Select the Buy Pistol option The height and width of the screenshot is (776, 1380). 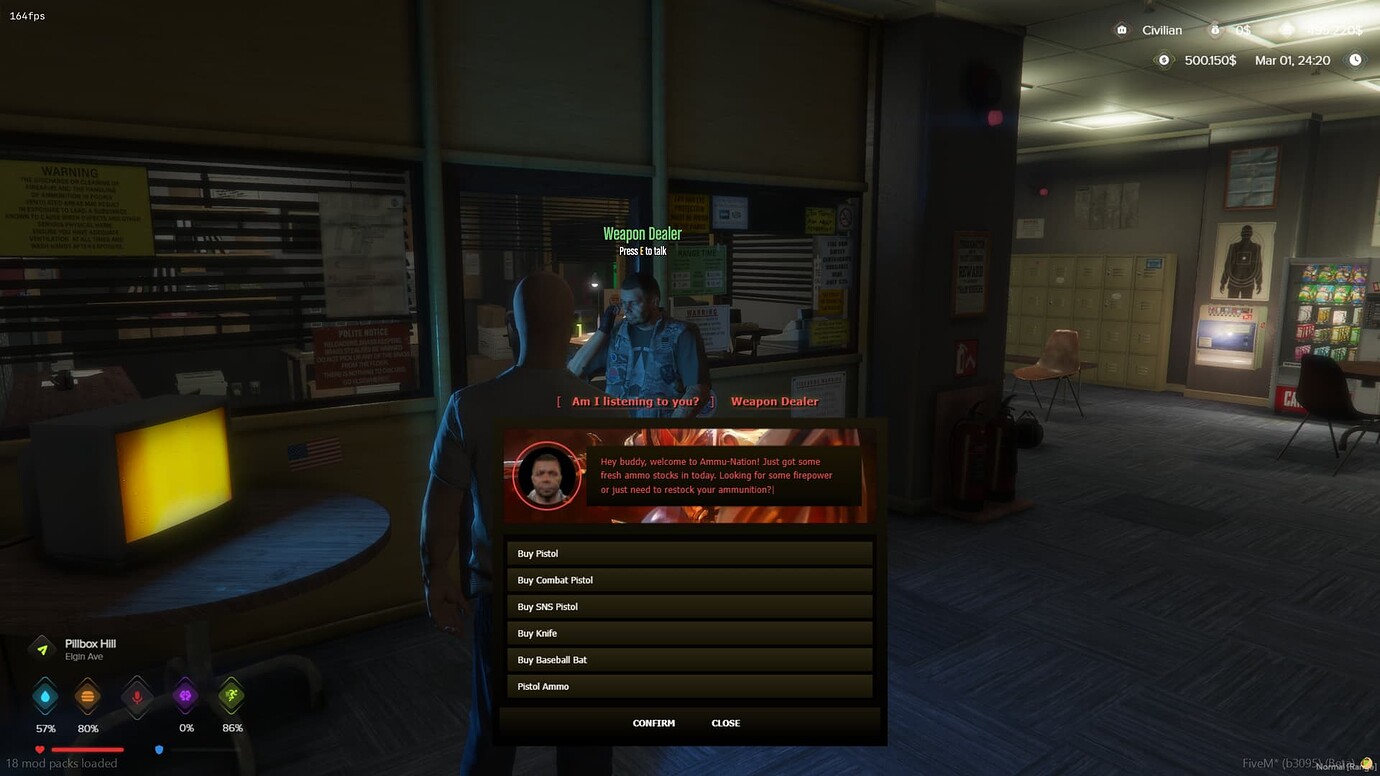(x=689, y=553)
